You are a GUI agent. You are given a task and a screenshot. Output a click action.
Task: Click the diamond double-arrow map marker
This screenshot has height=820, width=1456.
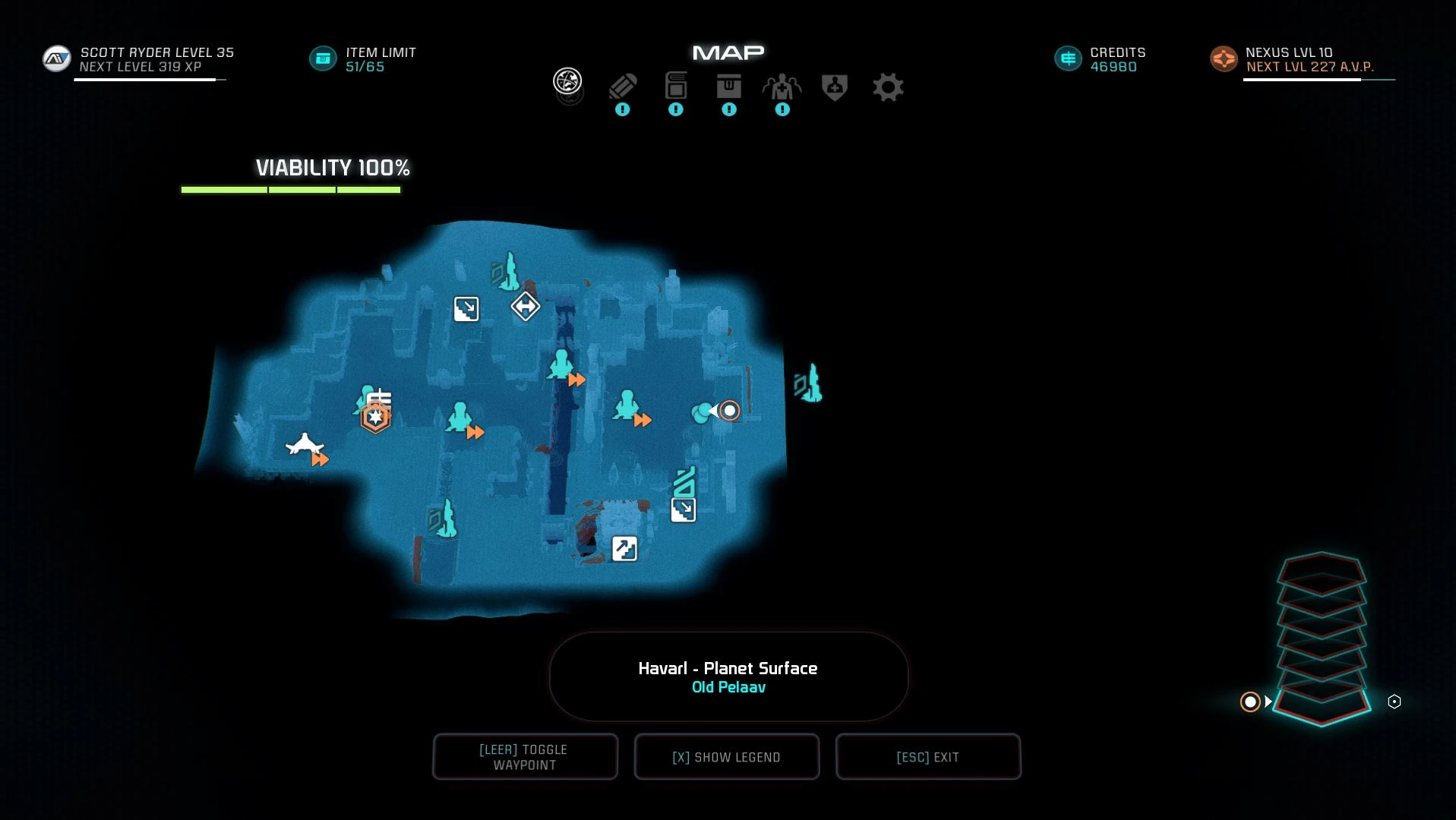[x=525, y=307]
